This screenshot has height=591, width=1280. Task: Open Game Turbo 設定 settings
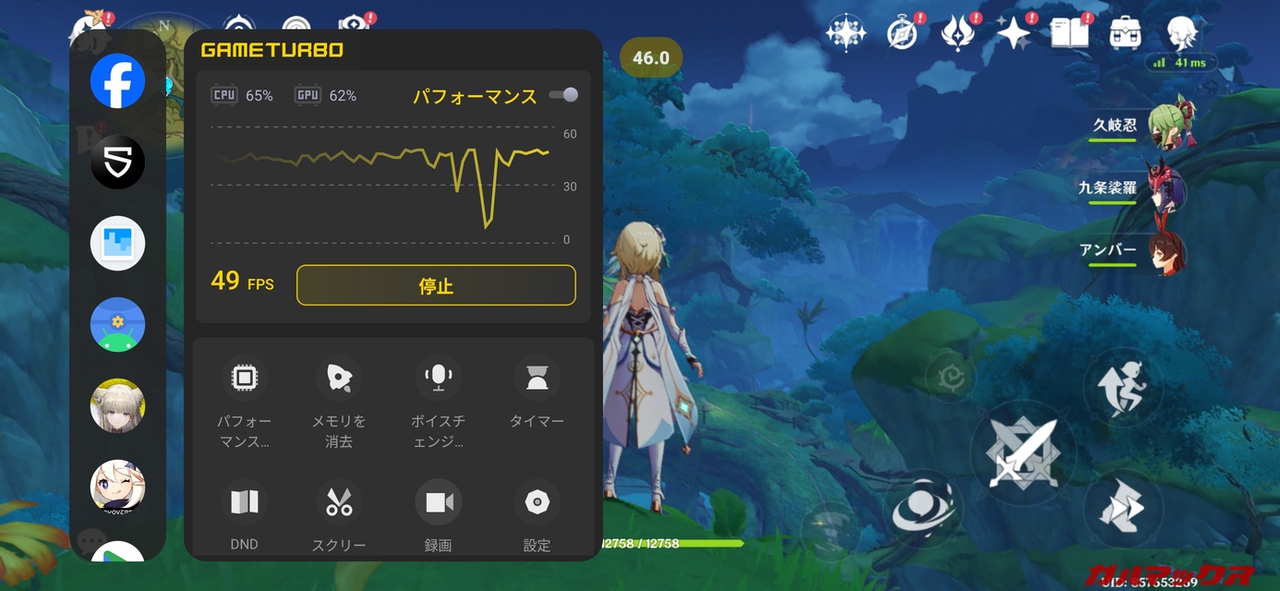click(x=537, y=502)
